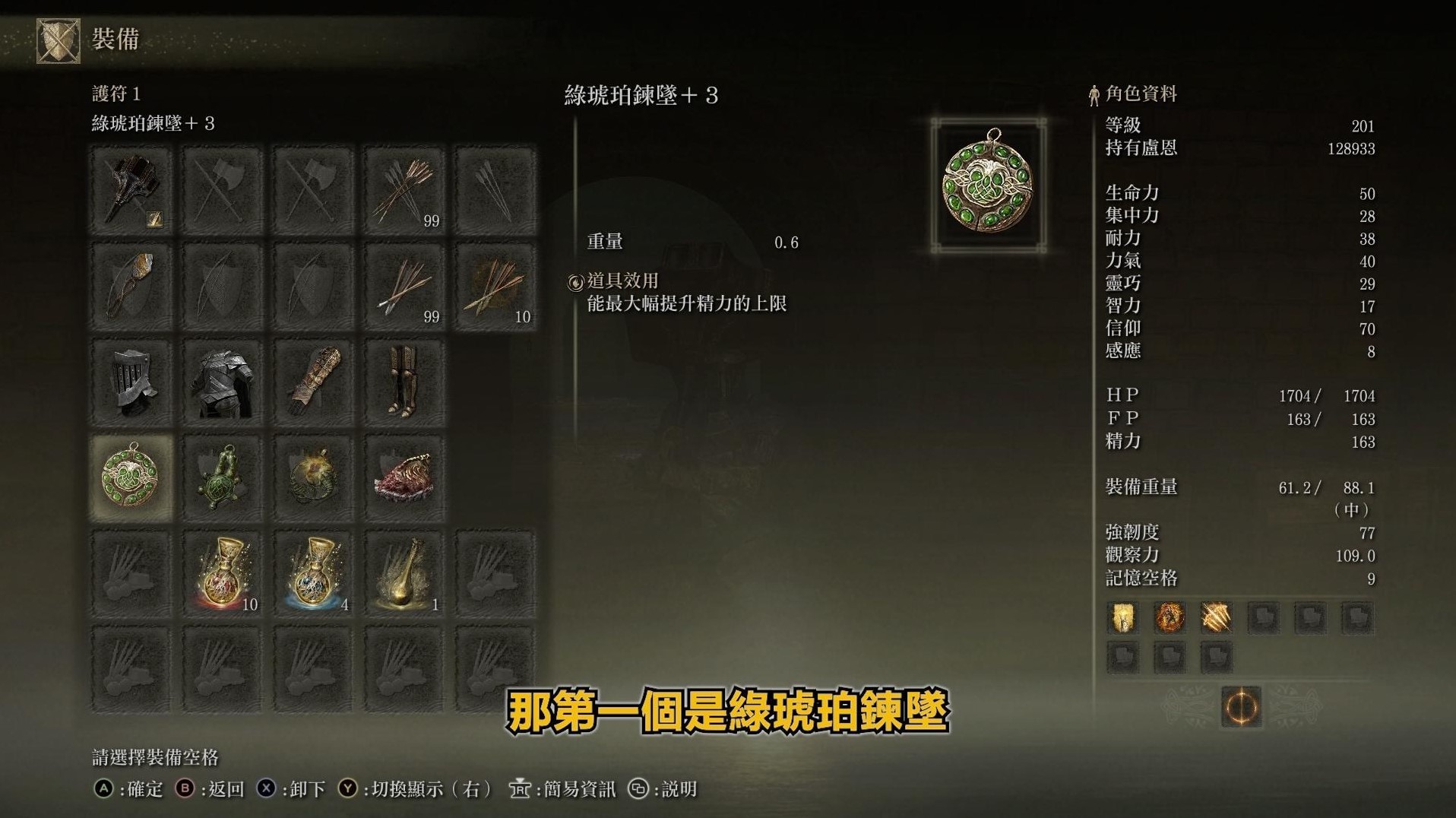1456x818 pixels.
Task: Select the equipped greaves slot
Action: tap(404, 380)
